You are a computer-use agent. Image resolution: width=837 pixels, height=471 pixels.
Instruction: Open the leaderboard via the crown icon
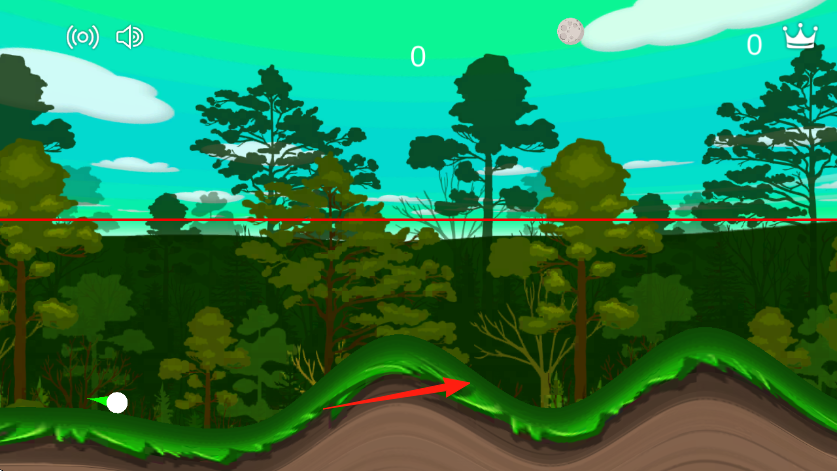pos(799,38)
